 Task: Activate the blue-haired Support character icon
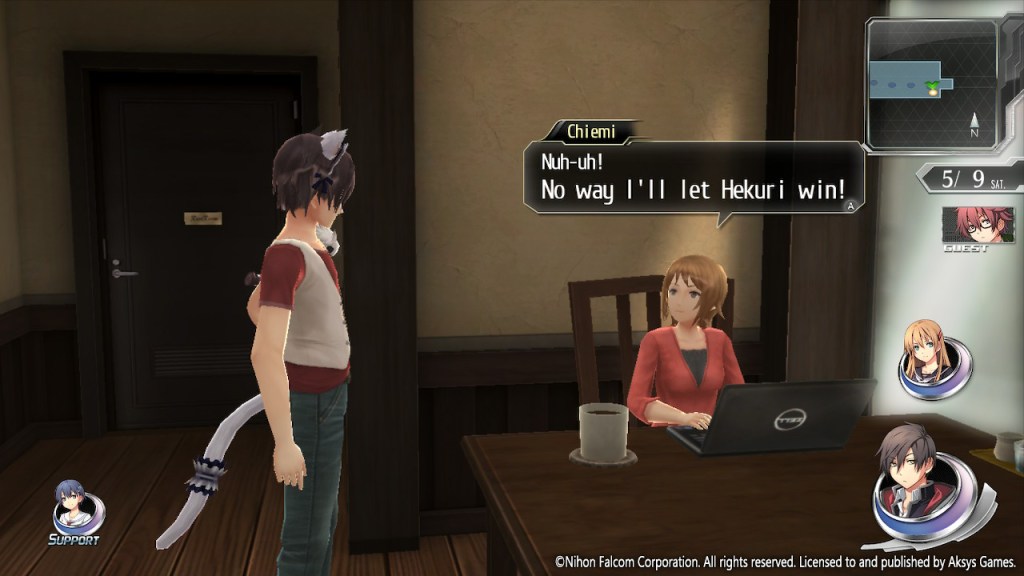(x=76, y=508)
